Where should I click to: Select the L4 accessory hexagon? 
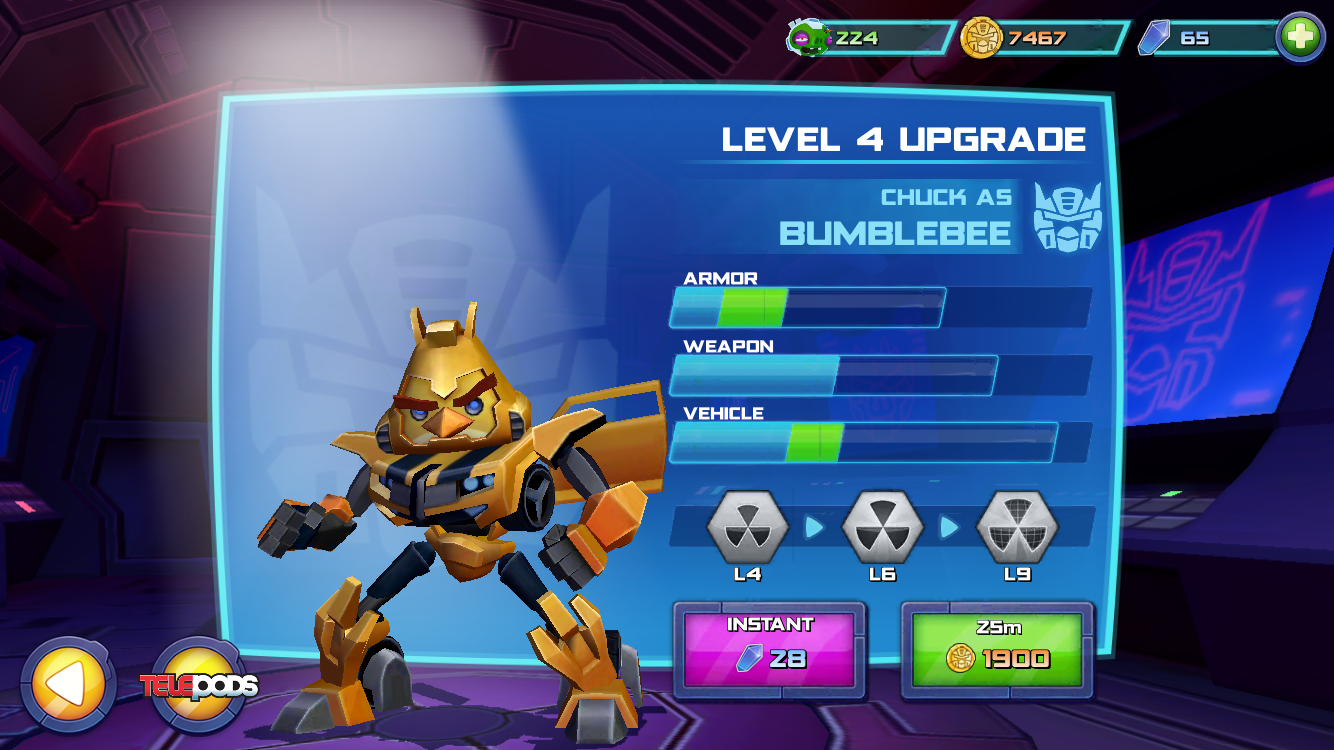[x=747, y=527]
